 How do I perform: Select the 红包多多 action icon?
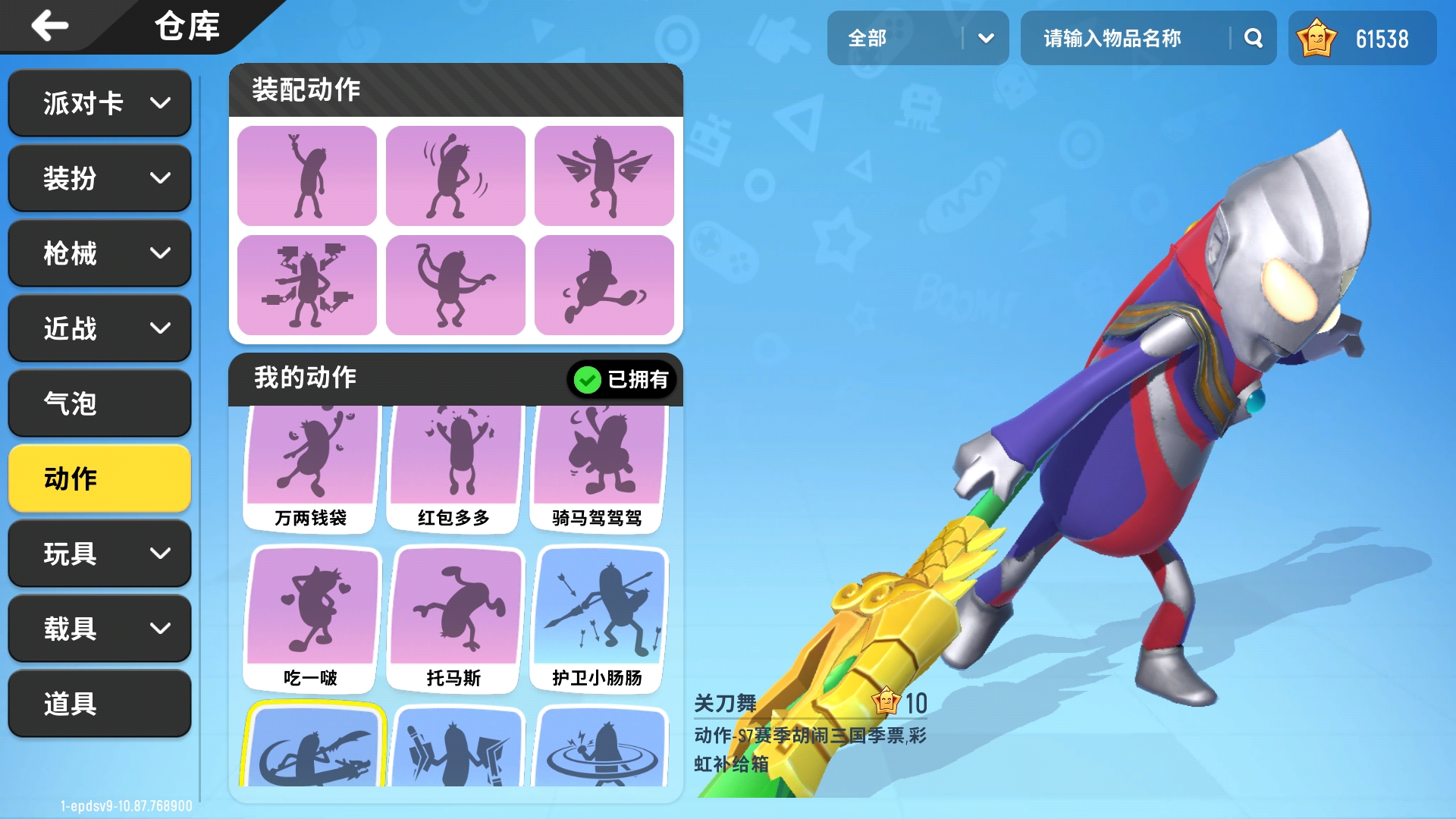[453, 455]
